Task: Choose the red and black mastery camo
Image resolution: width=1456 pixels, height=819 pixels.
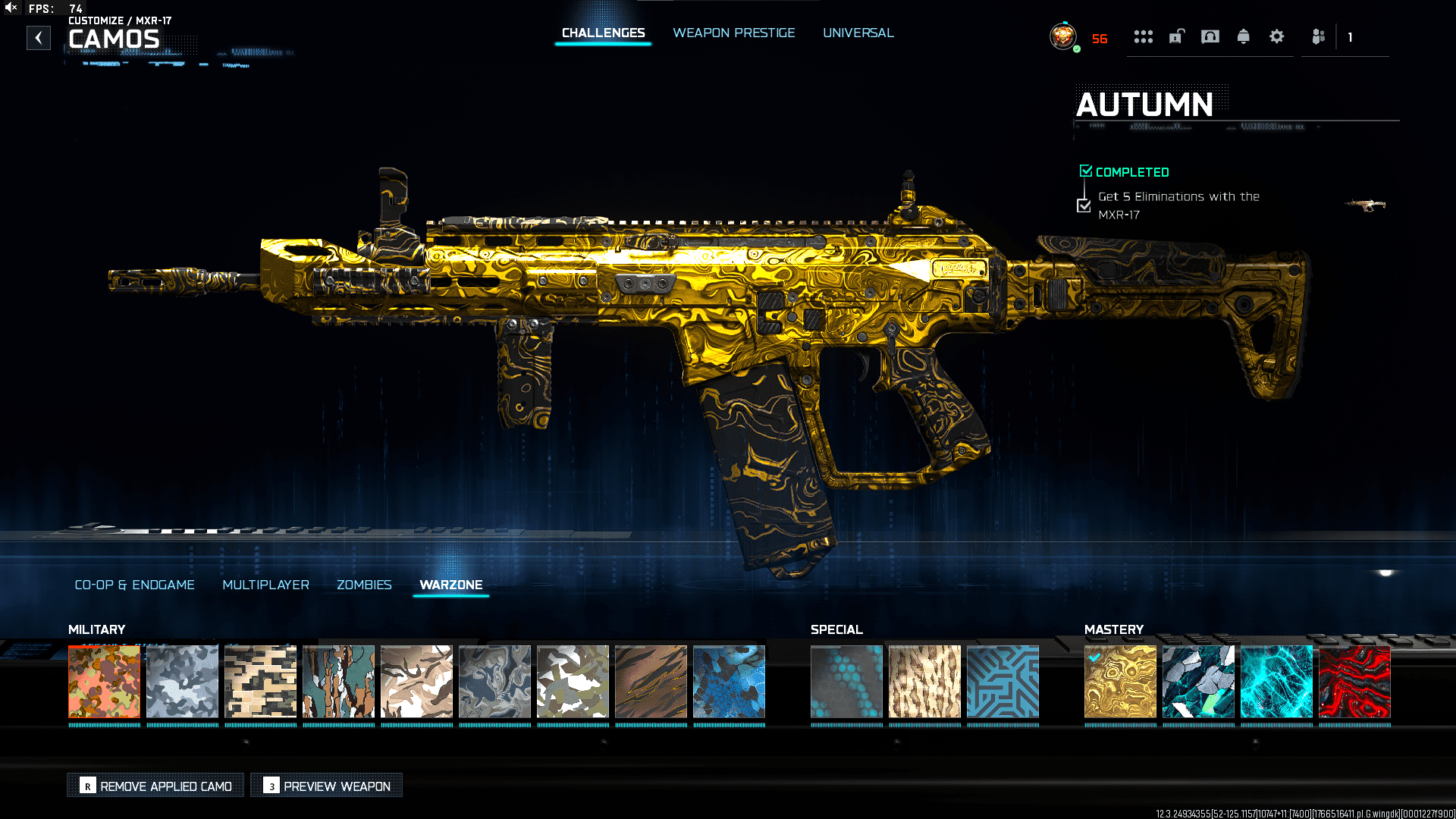Action: [x=1354, y=681]
